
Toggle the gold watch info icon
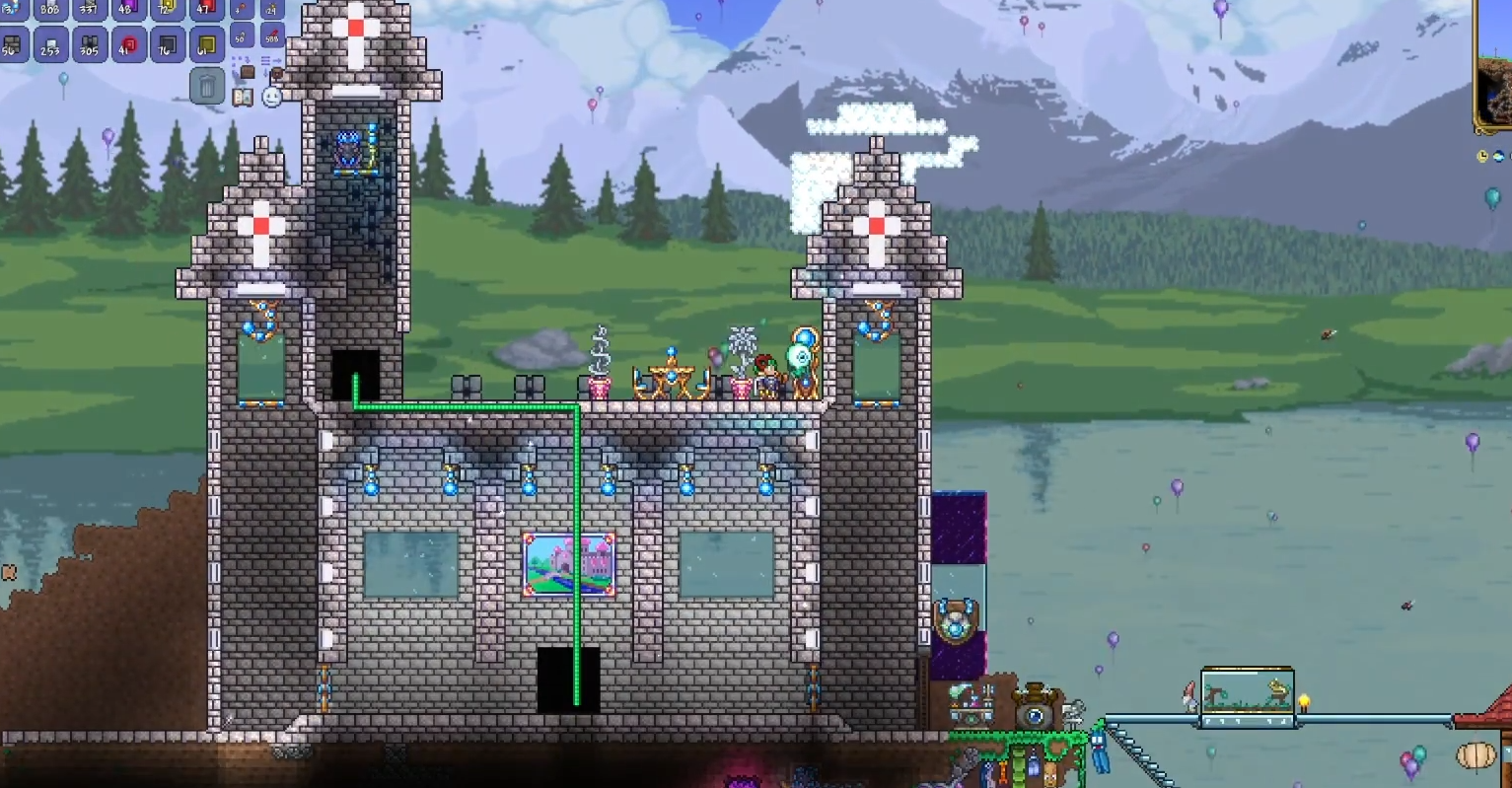[1482, 156]
